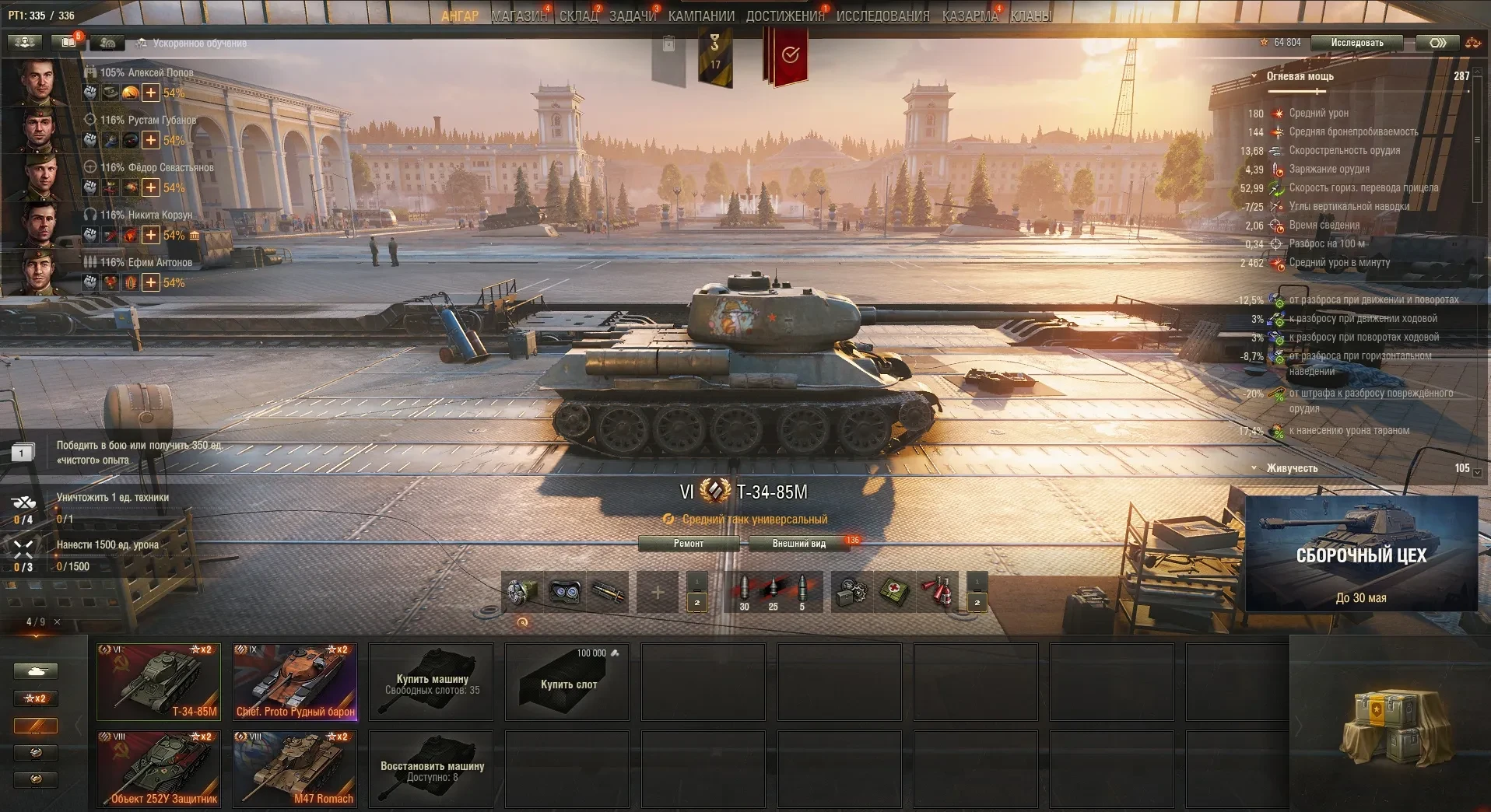Show the ДОСТИЖЕНИЯ achievements tab
The width and height of the screenshot is (1491, 812).
click(x=784, y=16)
